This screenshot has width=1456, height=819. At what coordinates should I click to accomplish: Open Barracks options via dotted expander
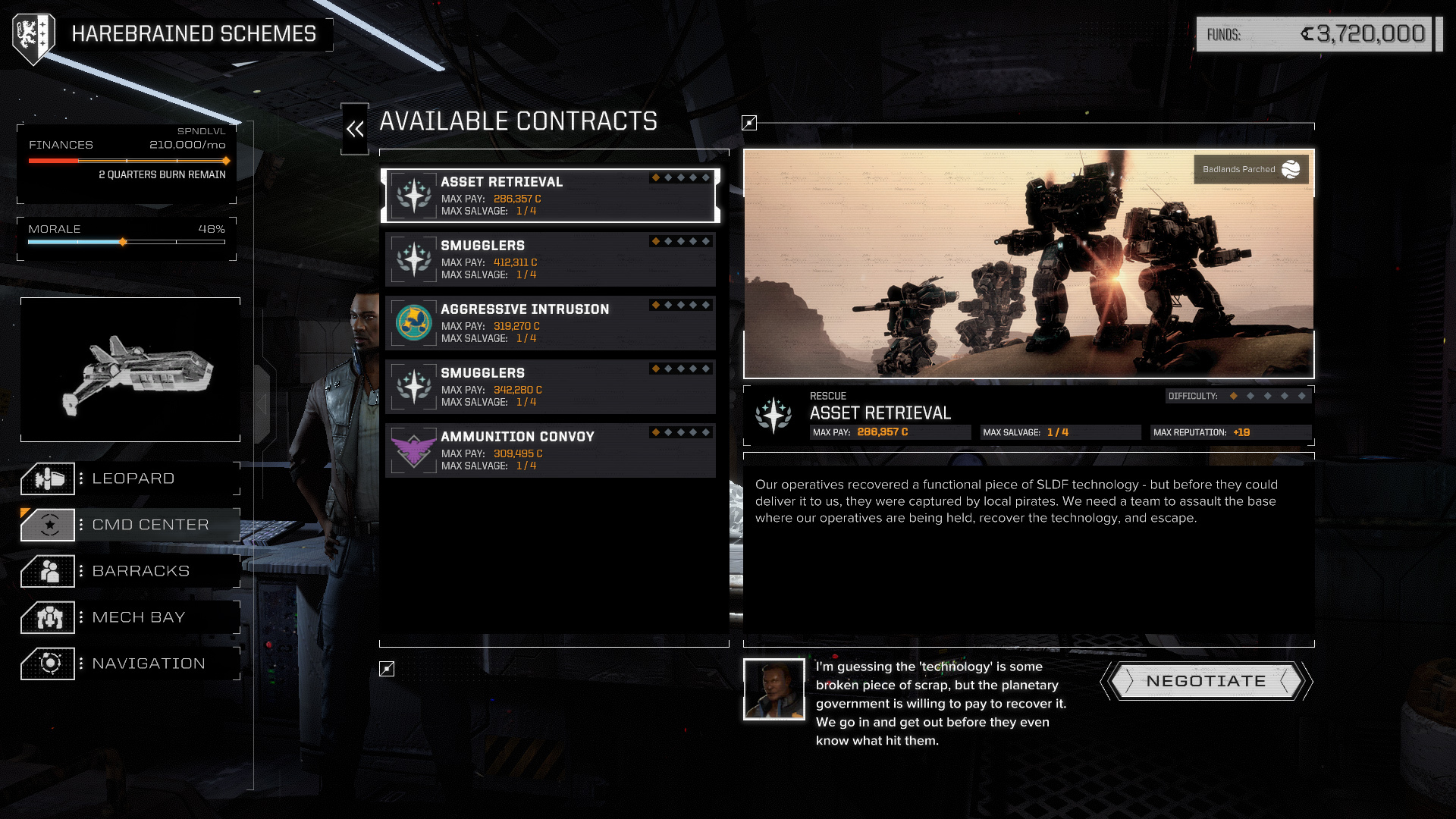click(81, 571)
